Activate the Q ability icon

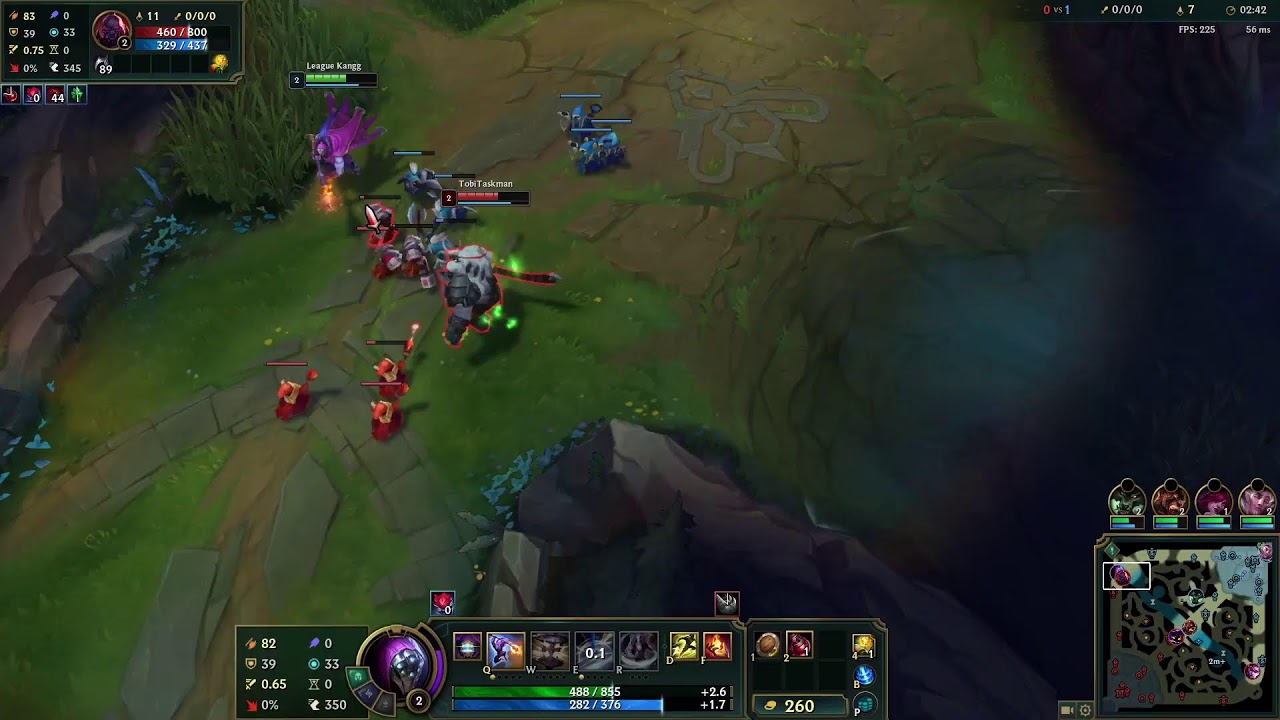pos(506,651)
